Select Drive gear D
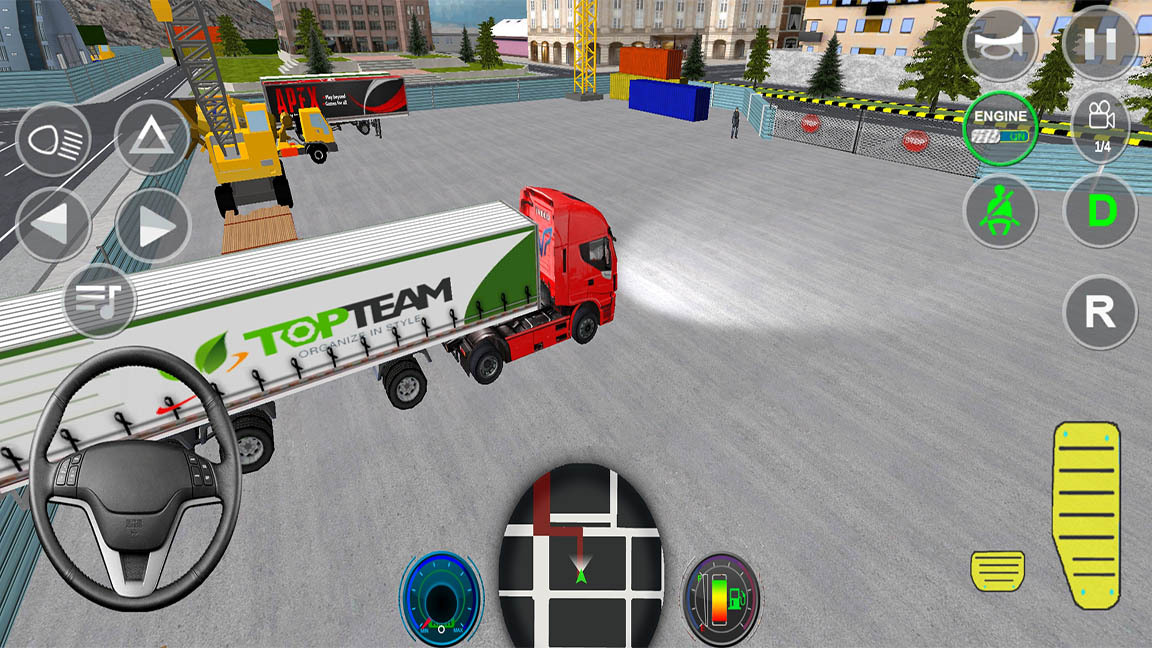The image size is (1152, 648). [1100, 211]
